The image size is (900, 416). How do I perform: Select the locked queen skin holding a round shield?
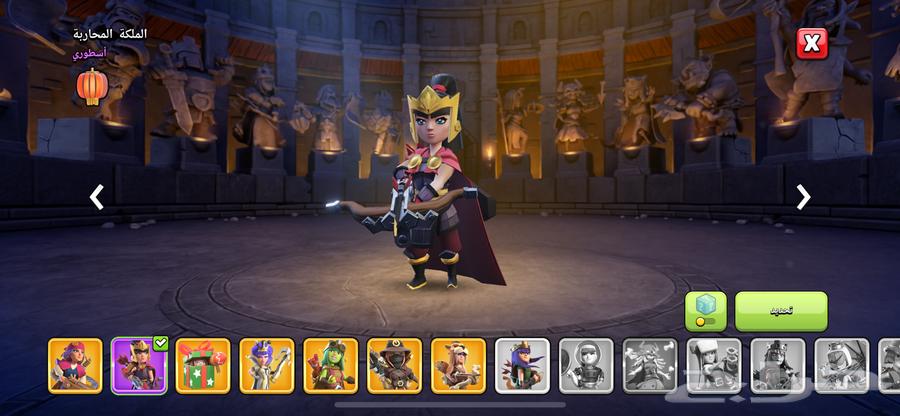[x=587, y=365]
